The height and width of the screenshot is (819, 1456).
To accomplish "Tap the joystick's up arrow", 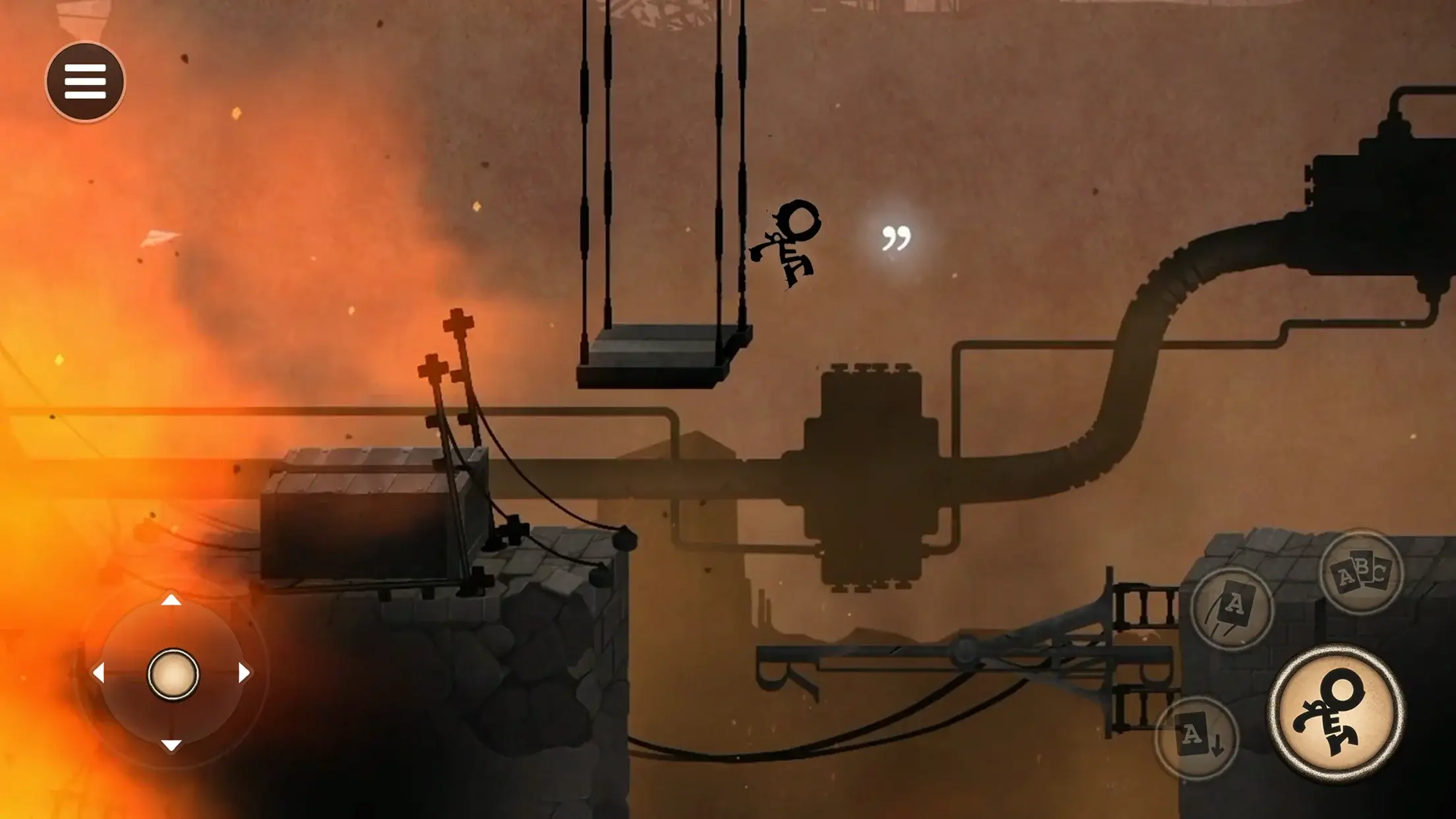I will tap(171, 599).
